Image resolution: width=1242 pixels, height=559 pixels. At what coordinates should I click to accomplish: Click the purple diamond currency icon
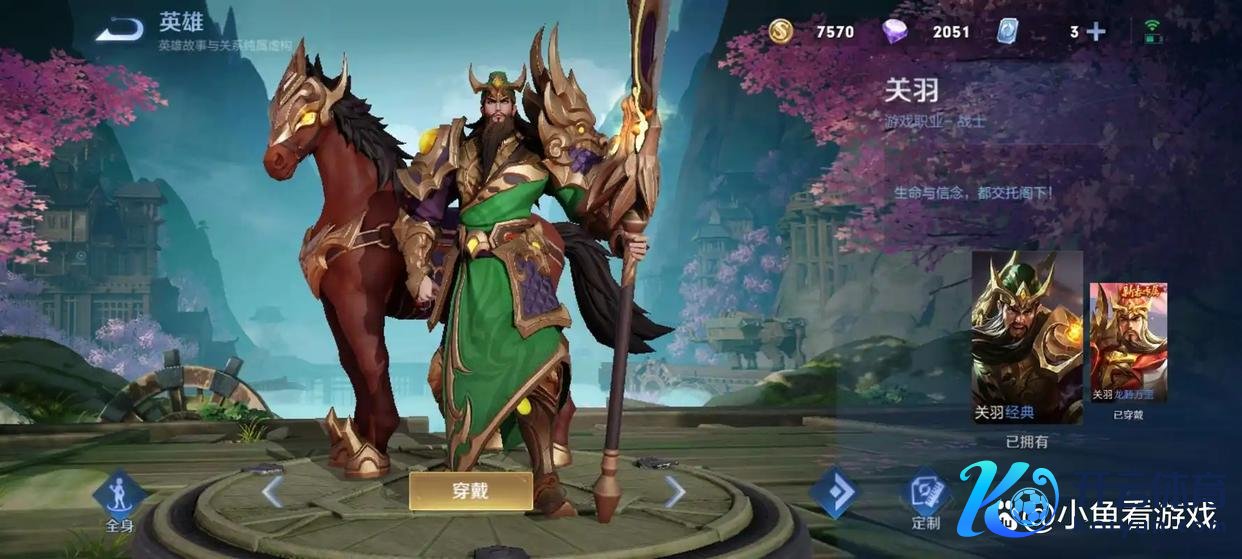click(x=895, y=32)
